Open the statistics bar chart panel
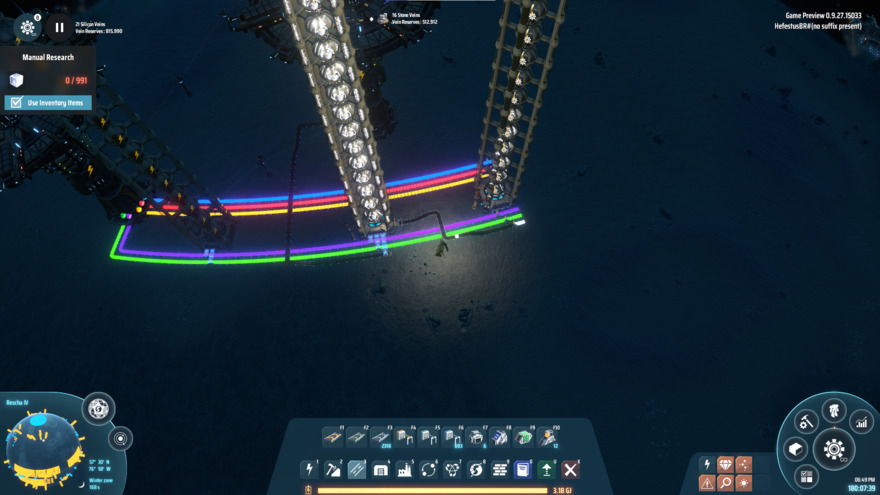Image resolution: width=880 pixels, height=495 pixels. point(861,423)
